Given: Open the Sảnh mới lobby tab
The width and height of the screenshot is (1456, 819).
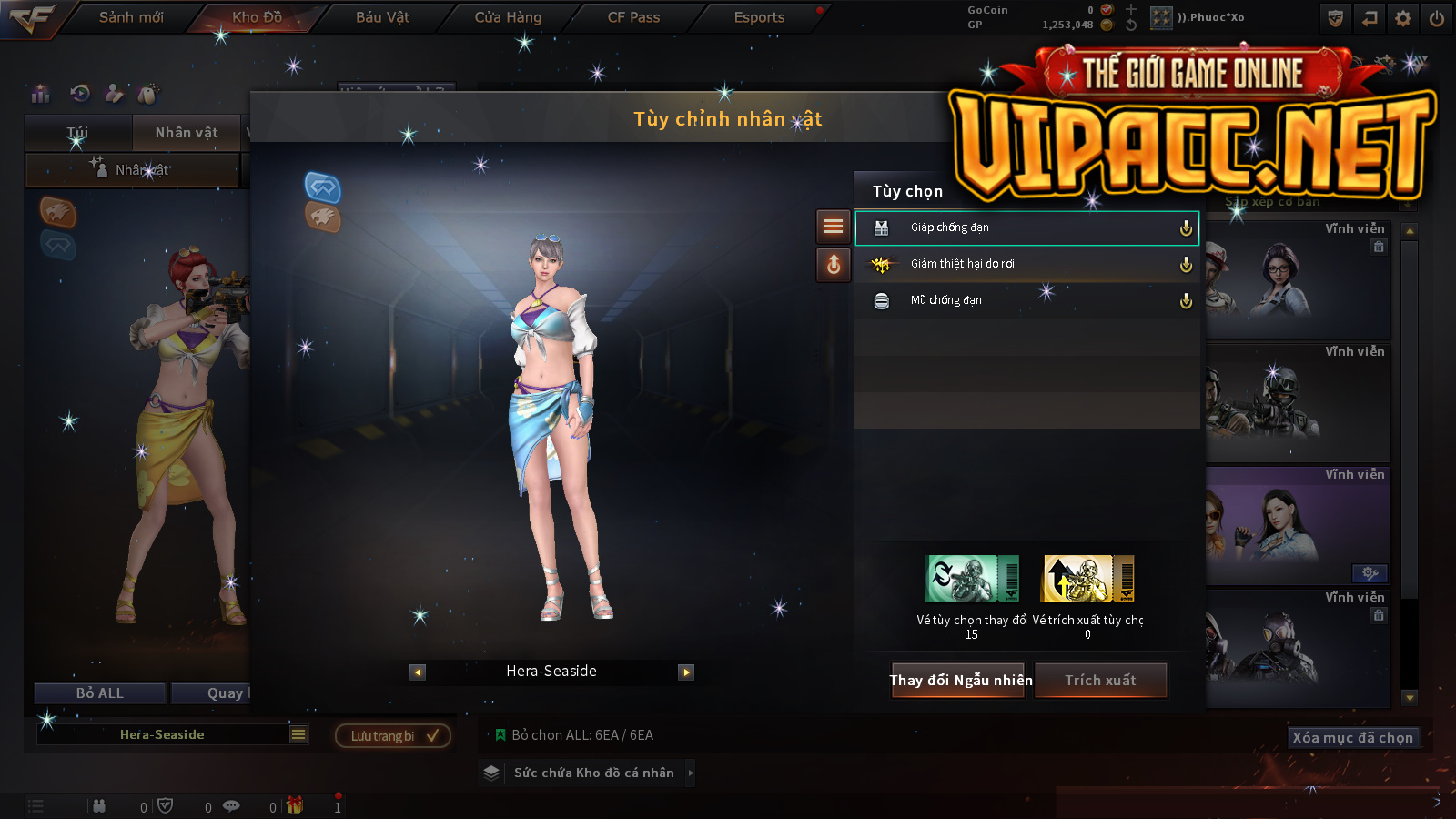Looking at the screenshot, I should [131, 17].
